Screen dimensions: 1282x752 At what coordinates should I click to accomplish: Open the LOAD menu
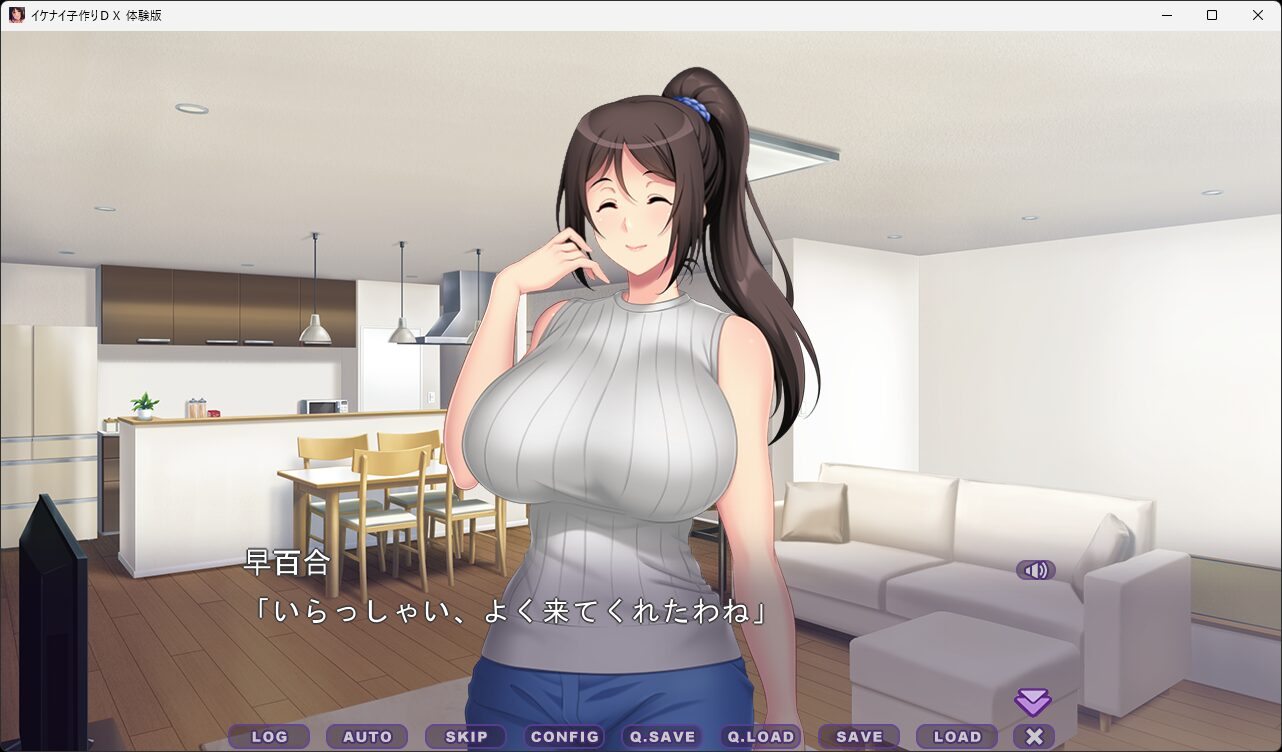point(957,737)
